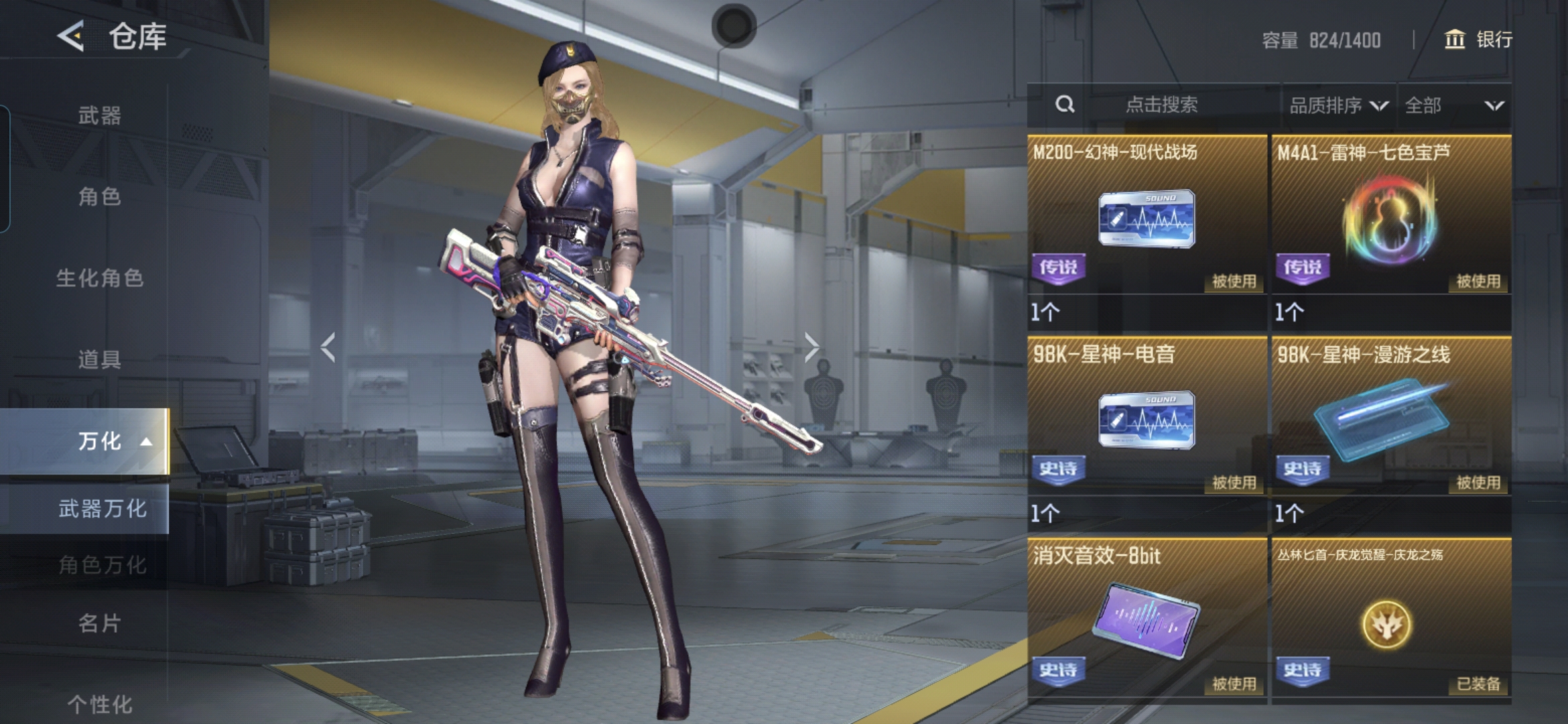Viewport: 1568px width, 724px height.
Task: Switch to the 角色万化 subcategory
Action: [102, 565]
